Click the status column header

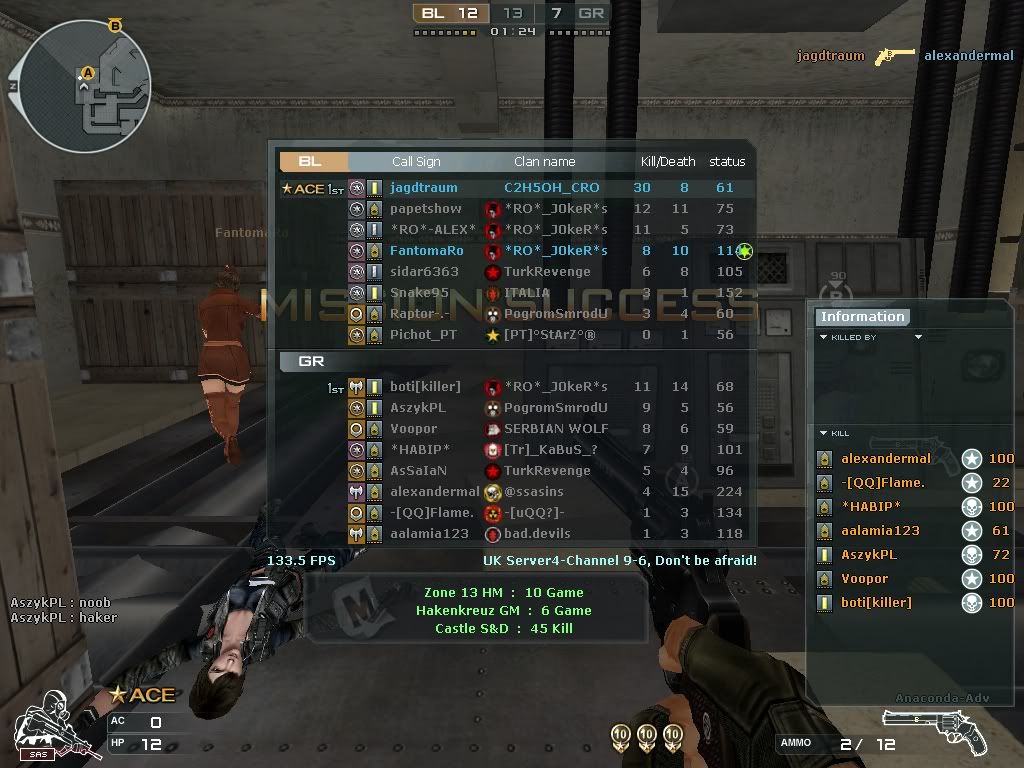point(727,161)
